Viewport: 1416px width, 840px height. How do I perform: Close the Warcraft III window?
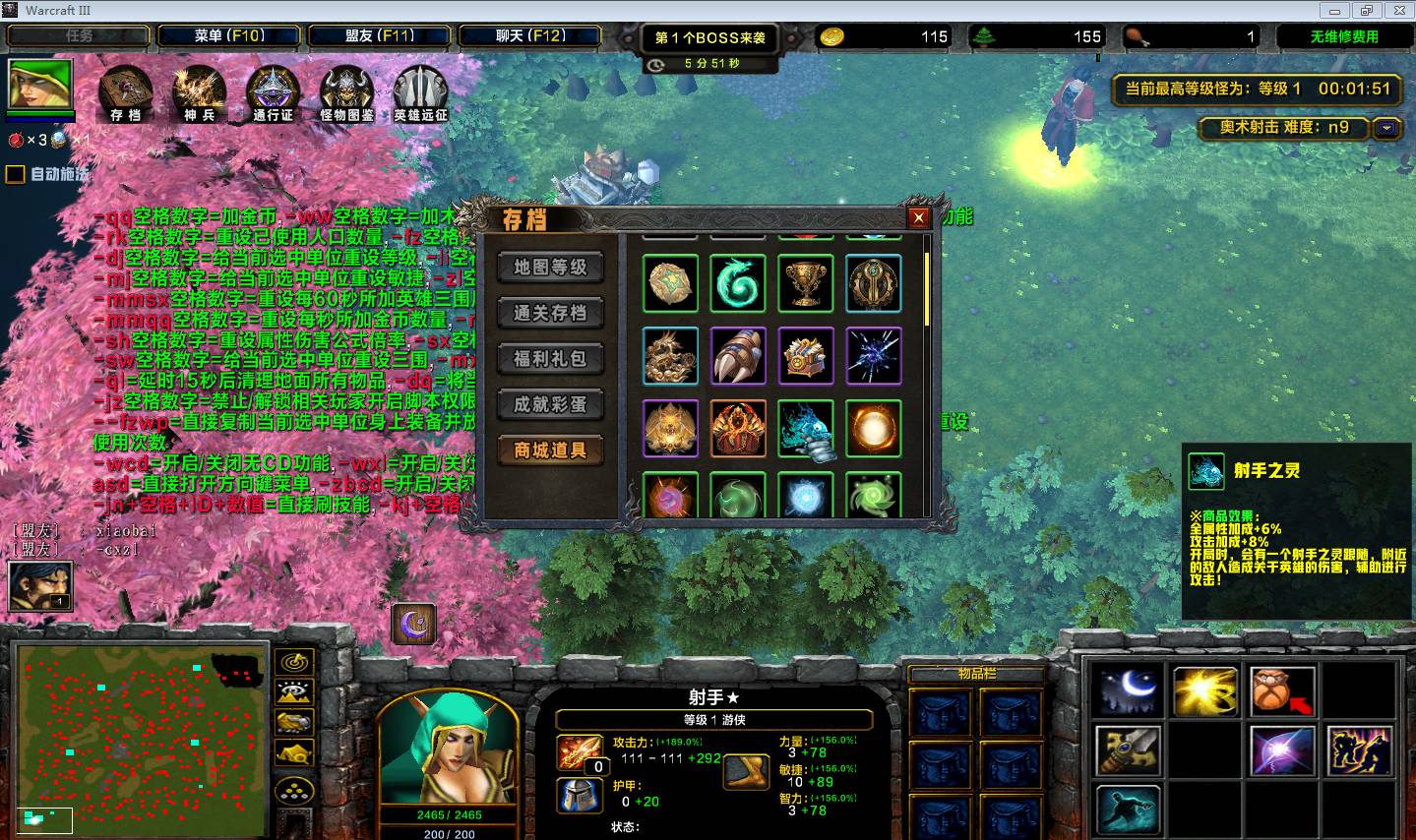point(1399,11)
